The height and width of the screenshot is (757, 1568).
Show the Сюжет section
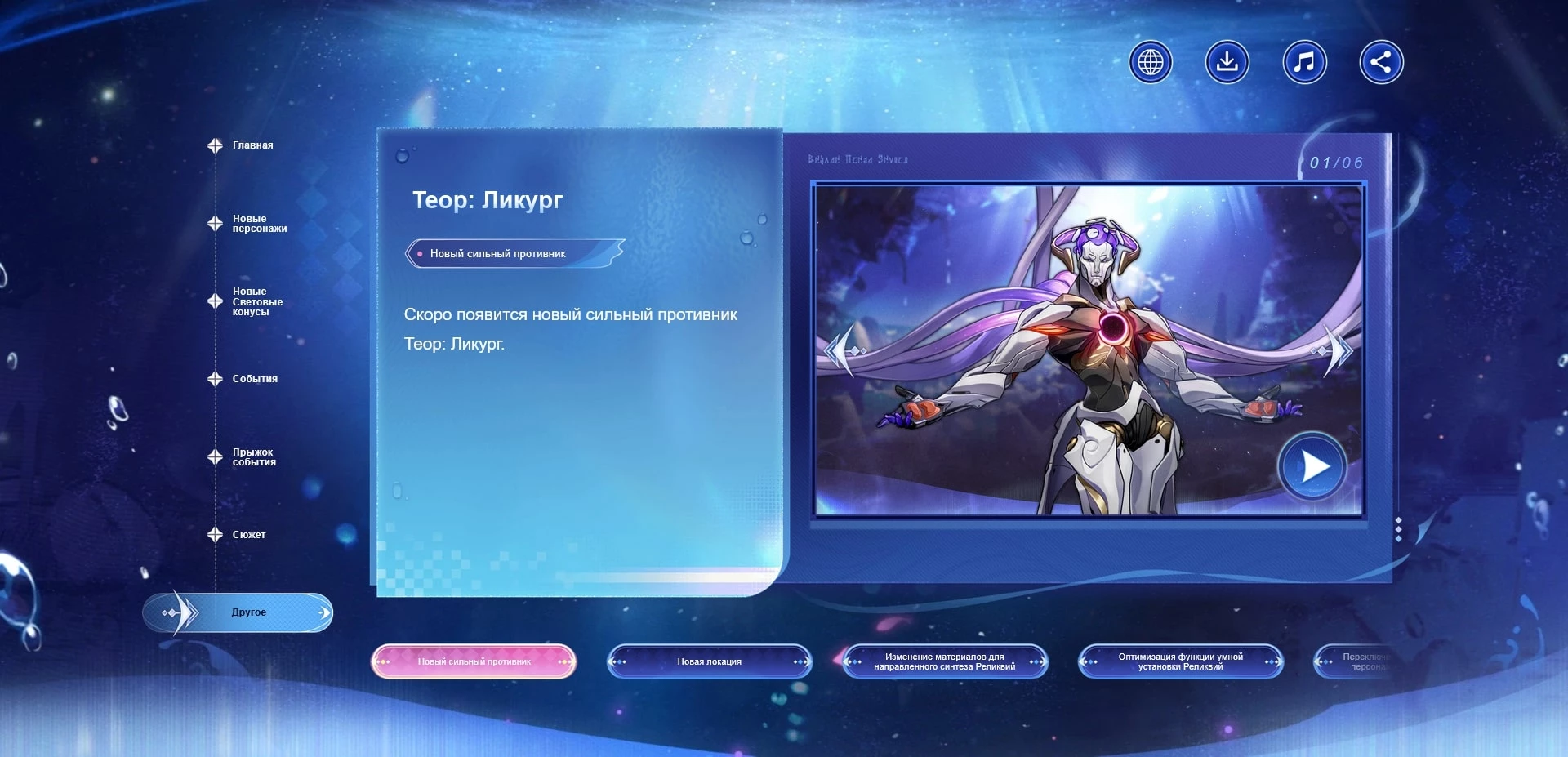click(248, 535)
